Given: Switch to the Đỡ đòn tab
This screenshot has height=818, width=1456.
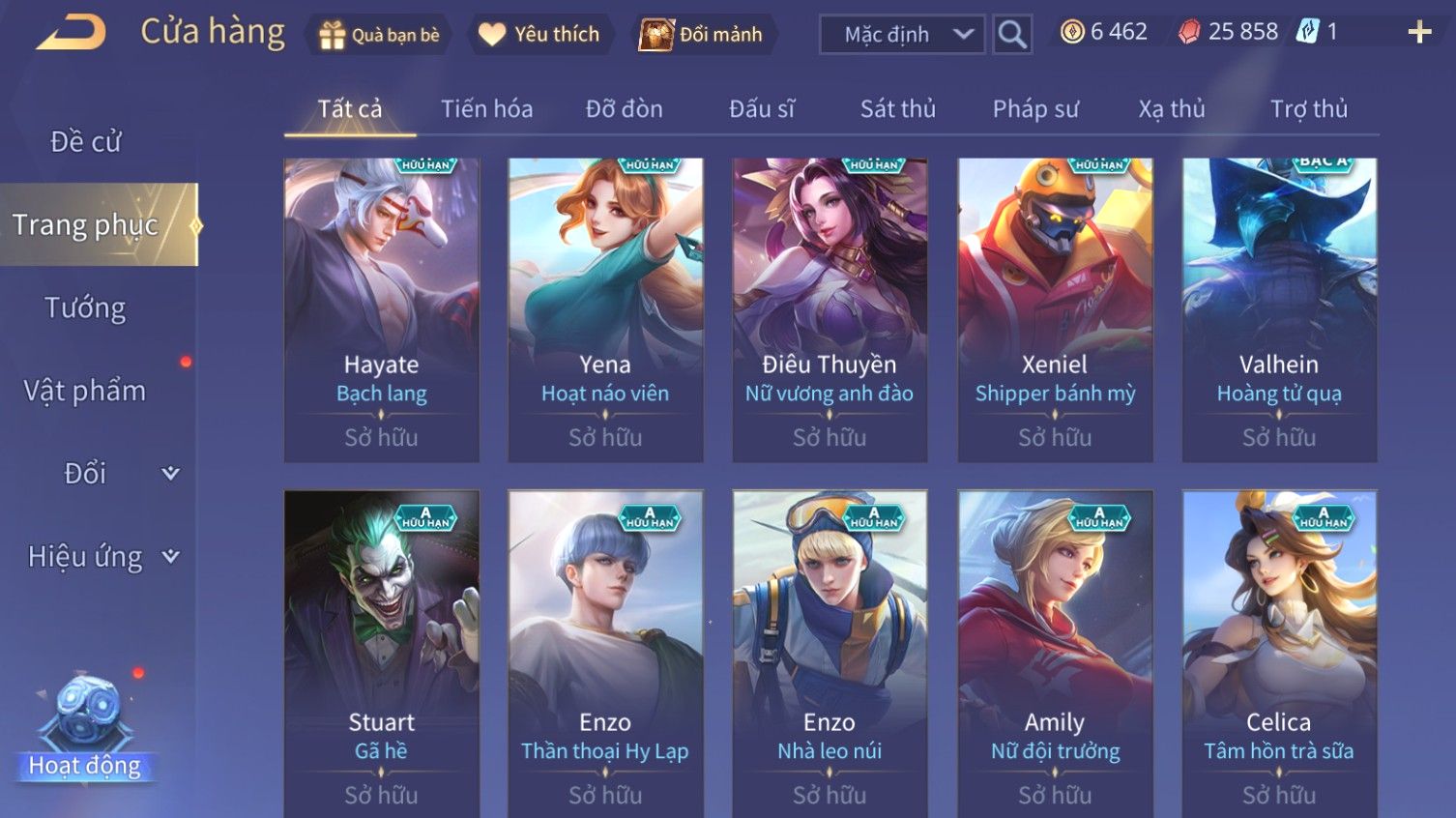Looking at the screenshot, I should tap(624, 109).
